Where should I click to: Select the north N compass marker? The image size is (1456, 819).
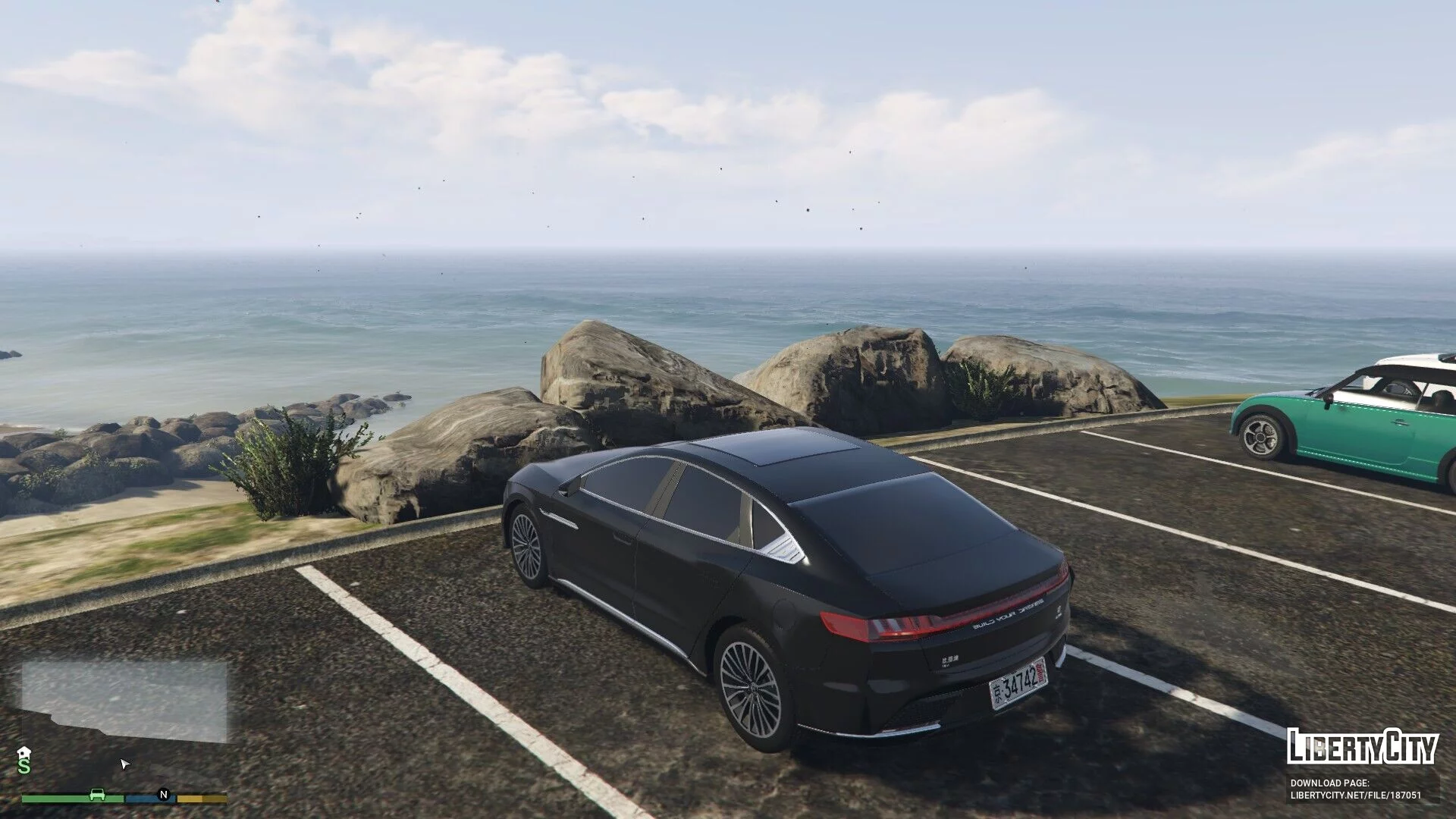pos(163,795)
